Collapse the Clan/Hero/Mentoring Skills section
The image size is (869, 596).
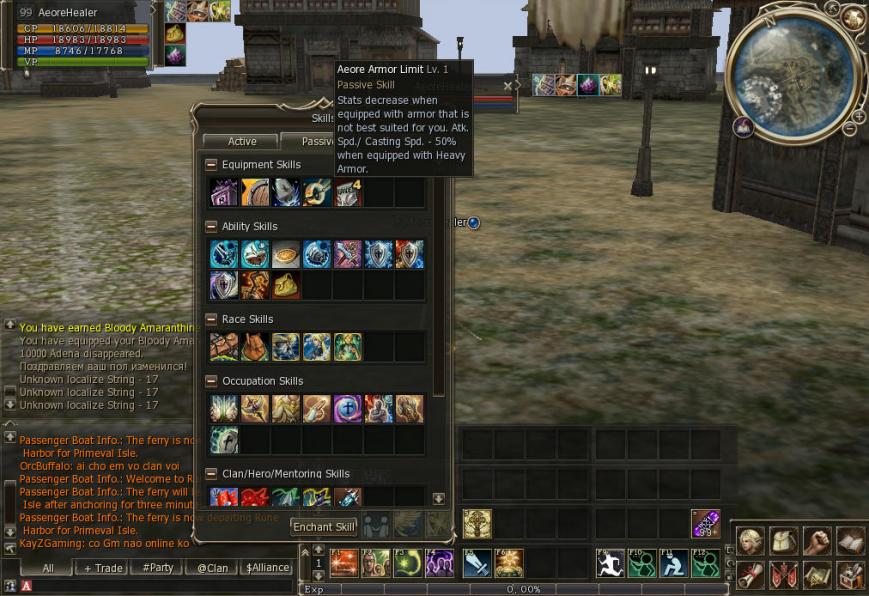(x=211, y=474)
